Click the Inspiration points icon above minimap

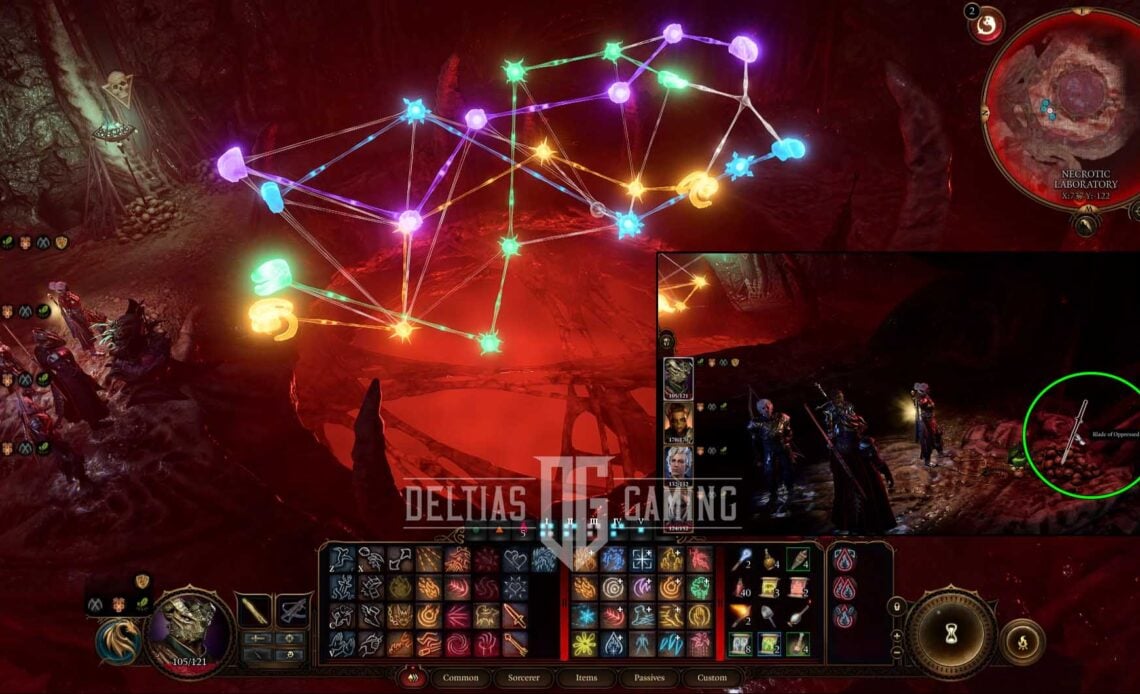click(x=990, y=25)
